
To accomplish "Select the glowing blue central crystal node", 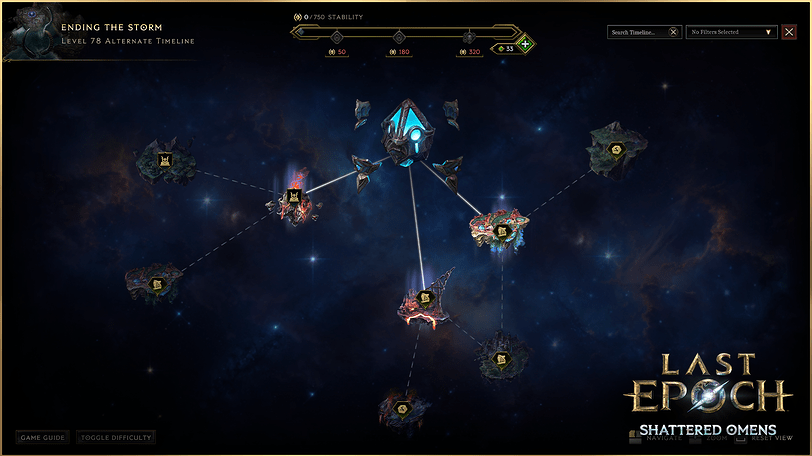I will [407, 131].
